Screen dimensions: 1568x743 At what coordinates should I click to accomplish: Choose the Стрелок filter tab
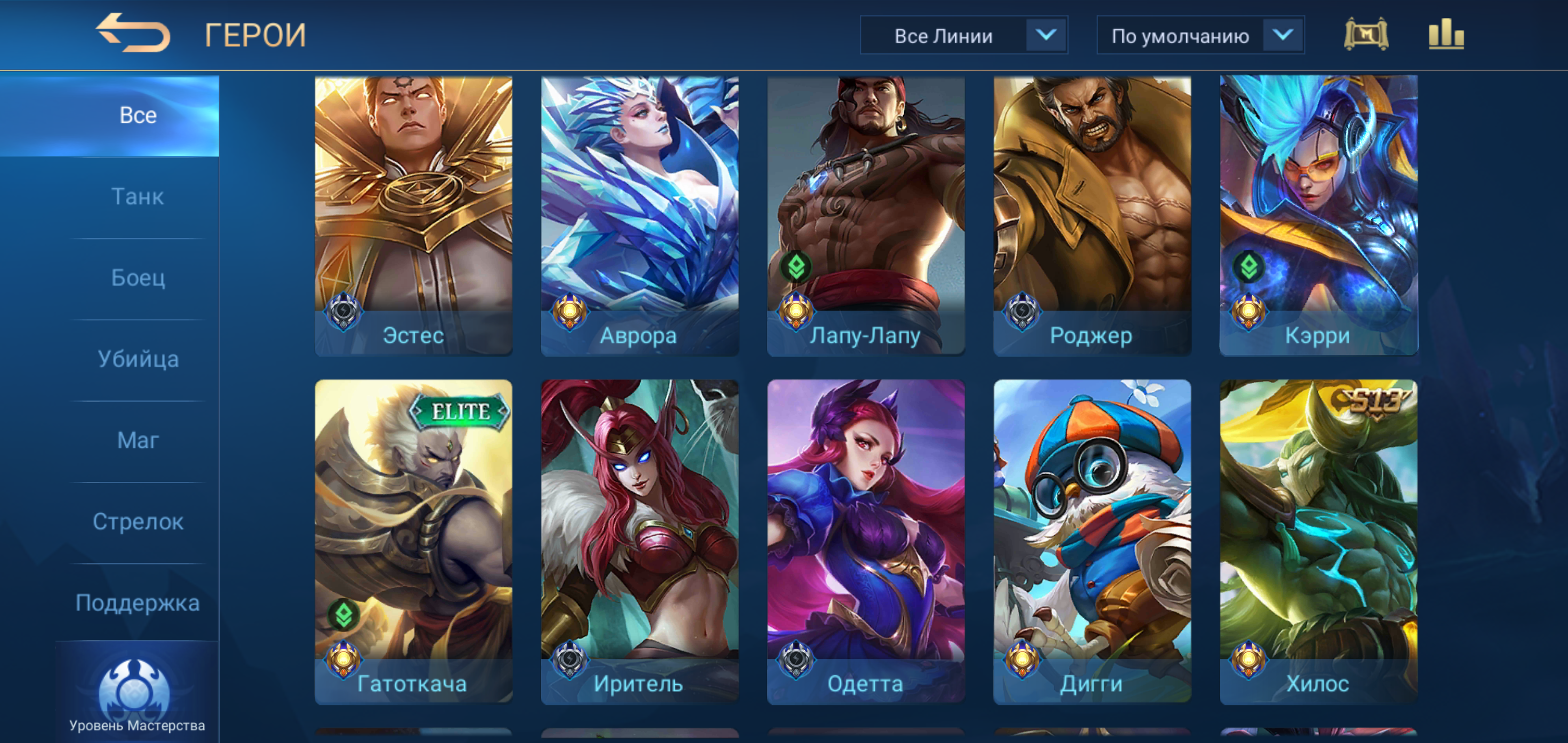[x=138, y=521]
